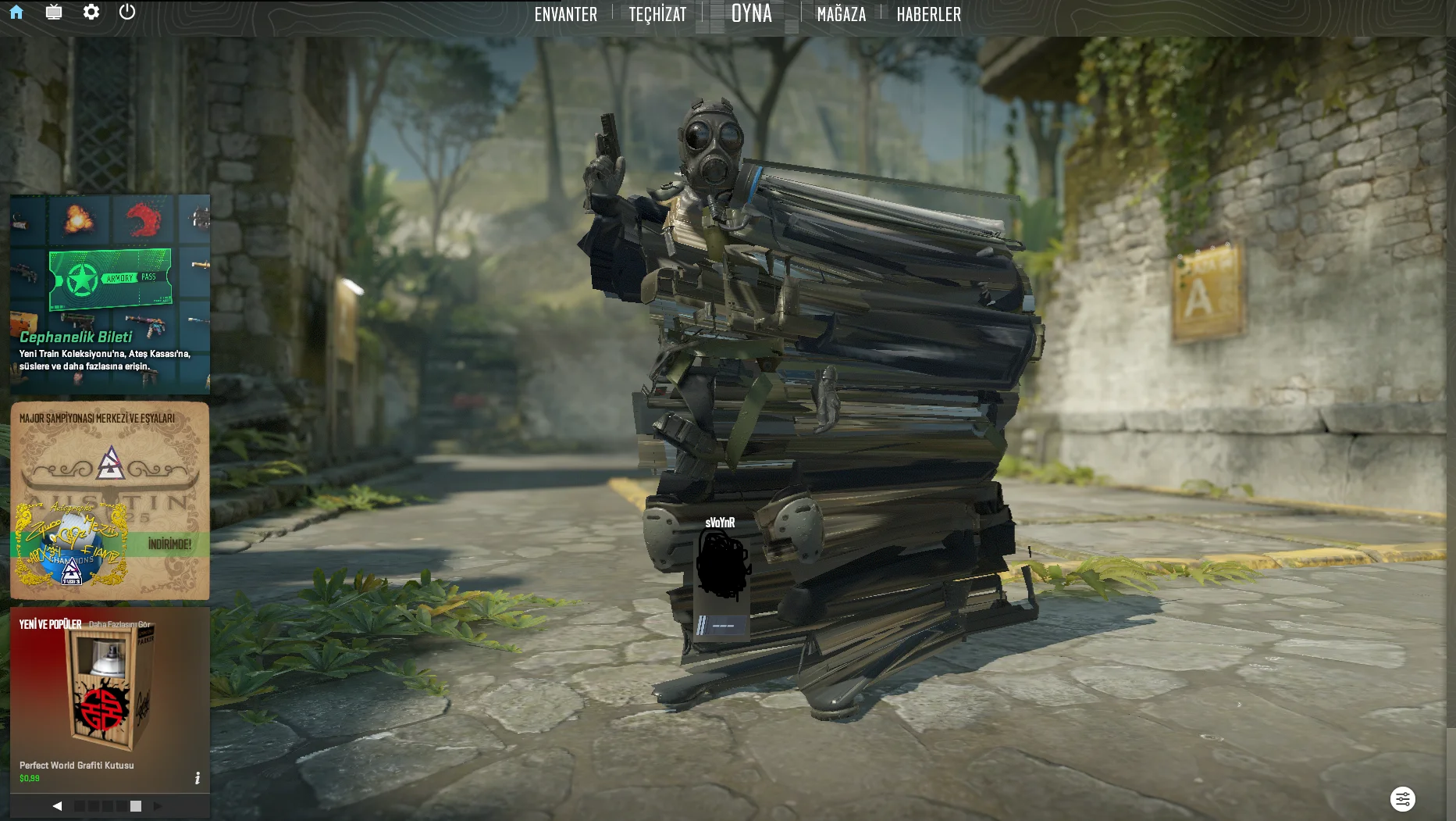Open the TV watch icon
The image size is (1456, 821).
click(54, 12)
